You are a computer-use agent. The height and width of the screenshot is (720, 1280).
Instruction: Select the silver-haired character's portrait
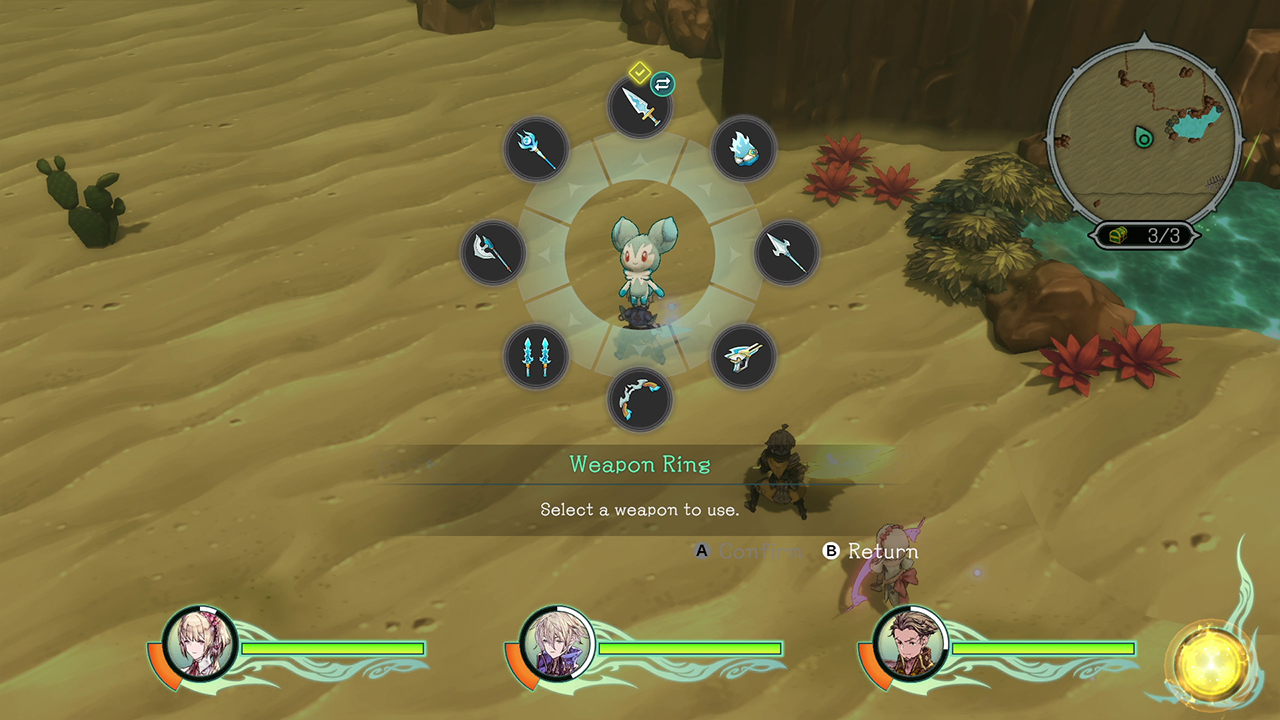click(x=556, y=642)
